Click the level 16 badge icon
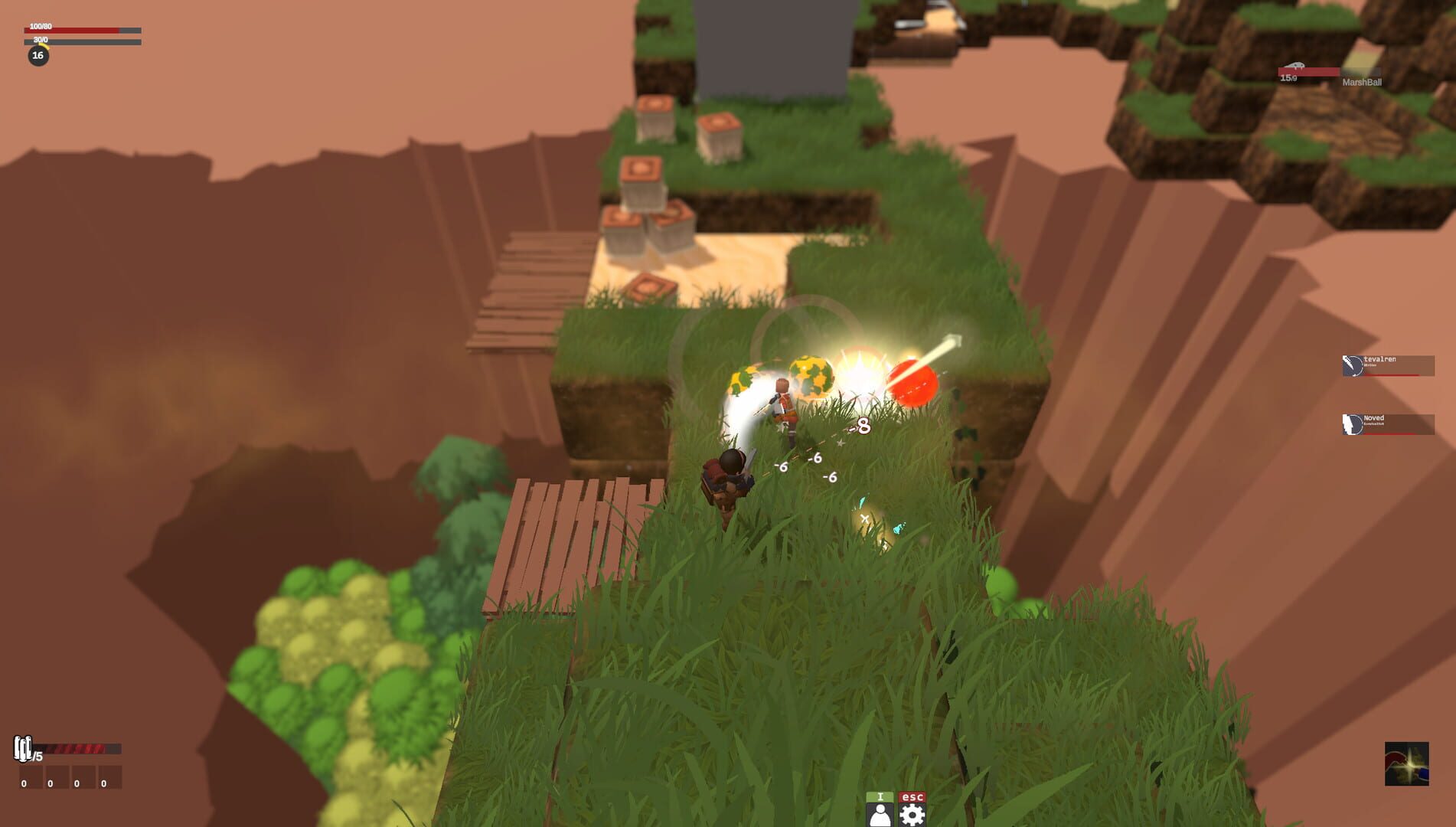This screenshot has width=1456, height=827. point(38,55)
